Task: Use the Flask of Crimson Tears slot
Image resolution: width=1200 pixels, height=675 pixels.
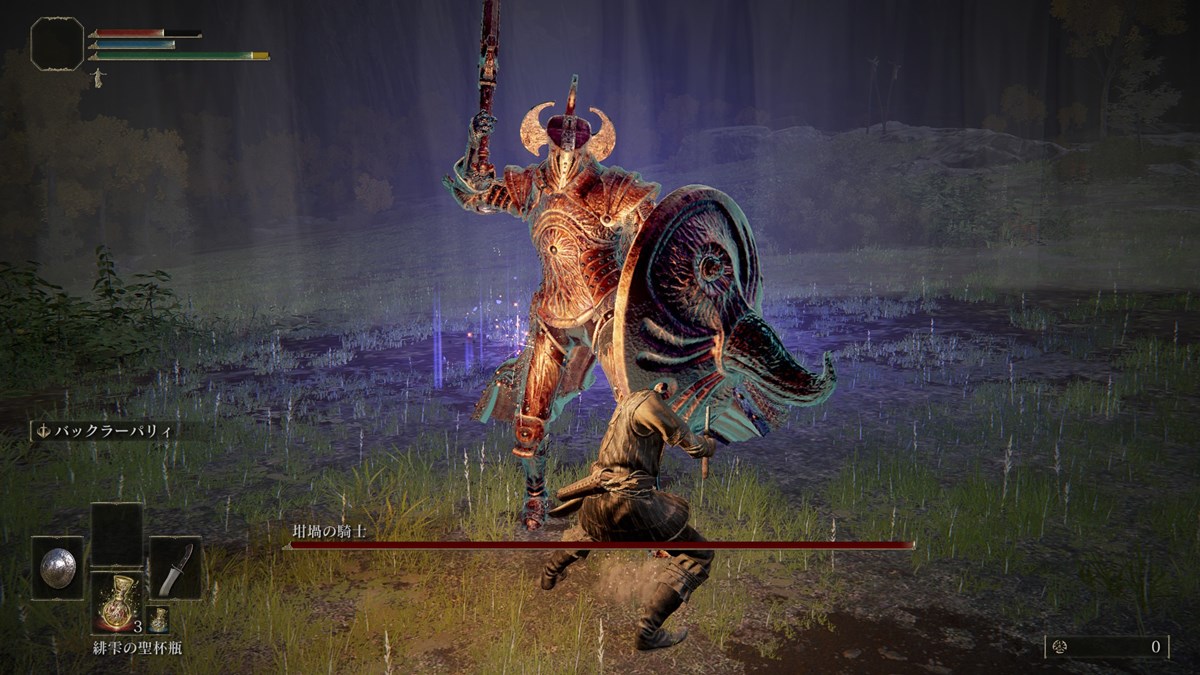Action: [x=116, y=600]
